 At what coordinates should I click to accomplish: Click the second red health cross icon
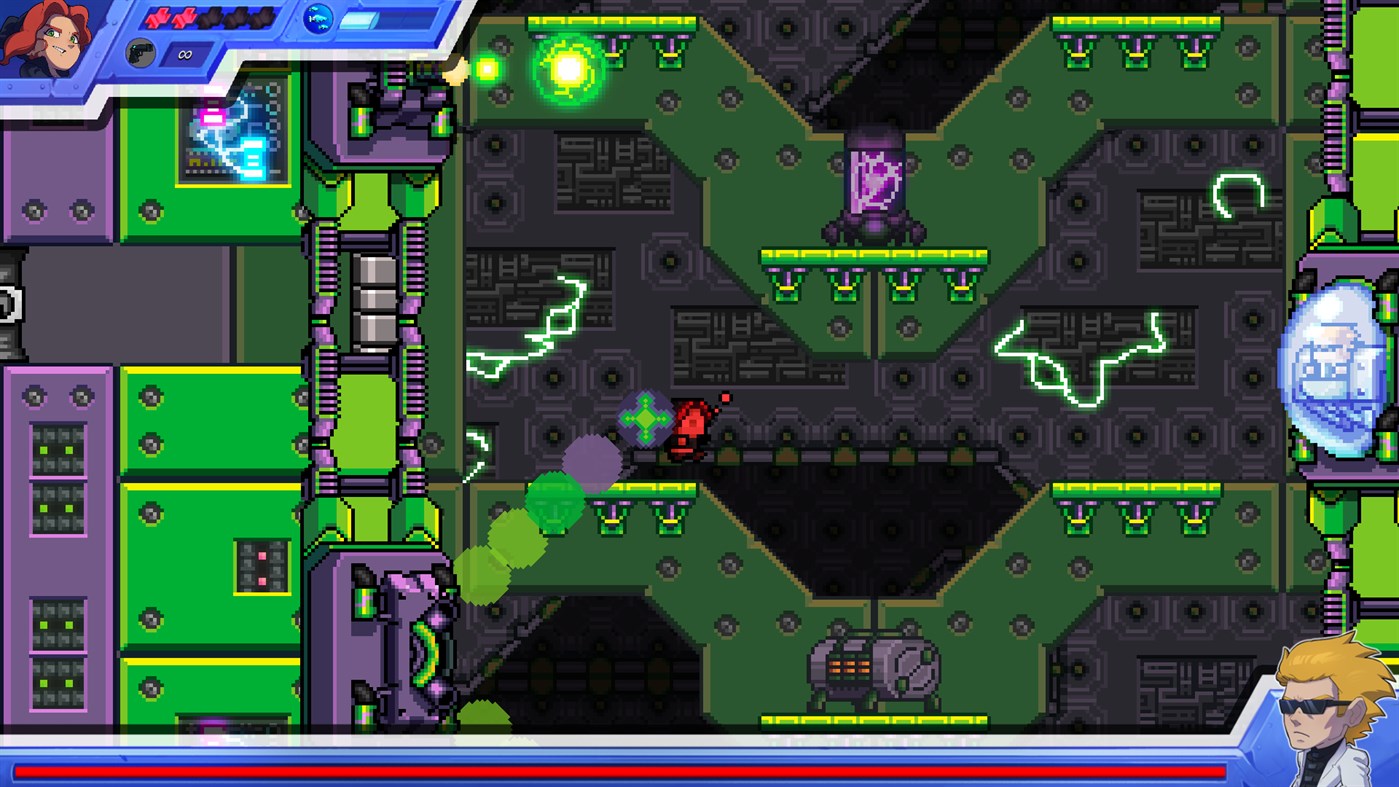[184, 17]
